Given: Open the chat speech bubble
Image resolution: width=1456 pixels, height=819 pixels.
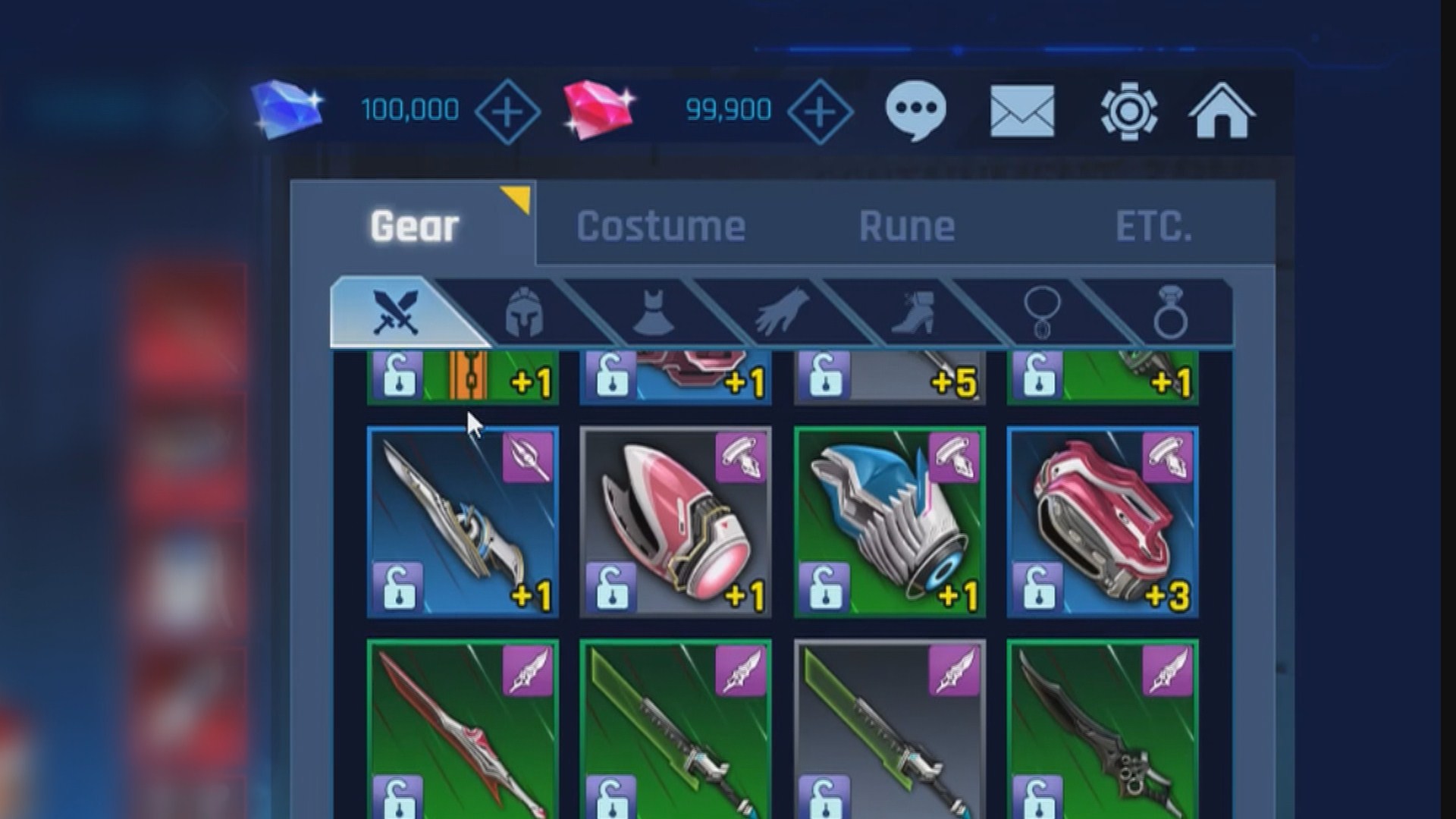Looking at the screenshot, I should 915,111.
